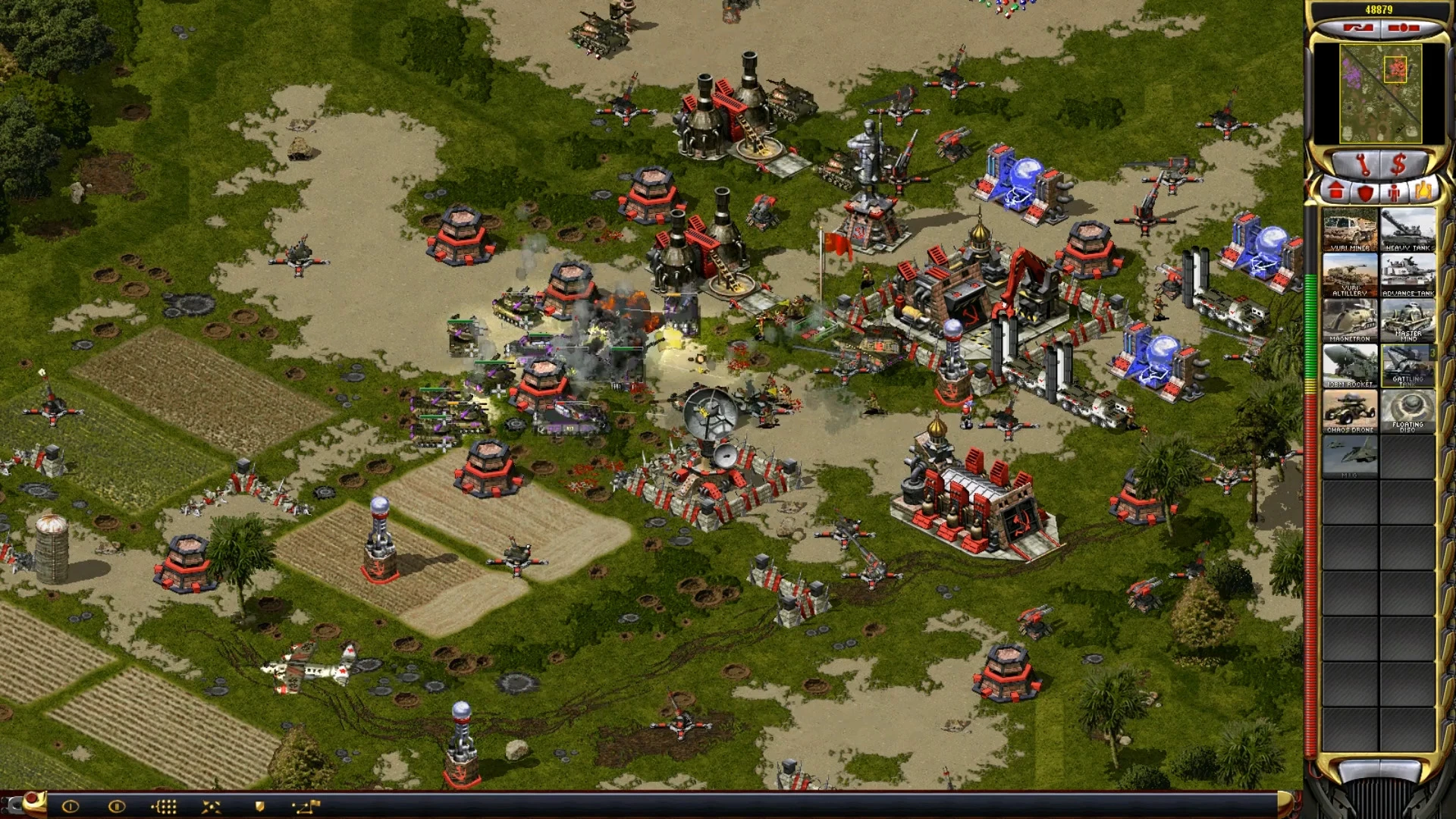Open the shield defenses build tab
Image resolution: width=1456 pixels, height=819 pixels.
1365,191
